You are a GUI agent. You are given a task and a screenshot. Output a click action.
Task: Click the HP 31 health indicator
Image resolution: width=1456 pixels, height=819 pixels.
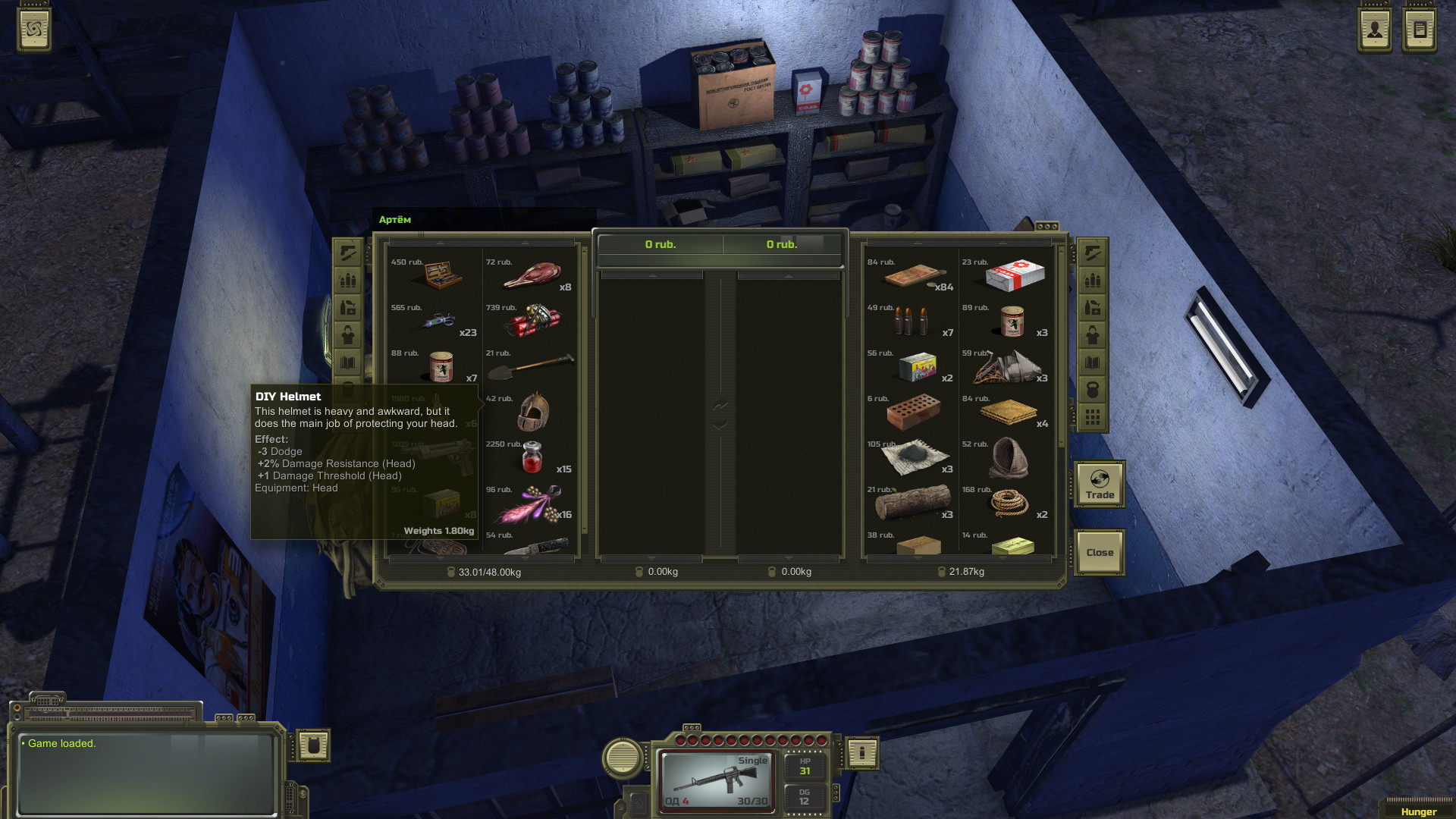coord(805,764)
